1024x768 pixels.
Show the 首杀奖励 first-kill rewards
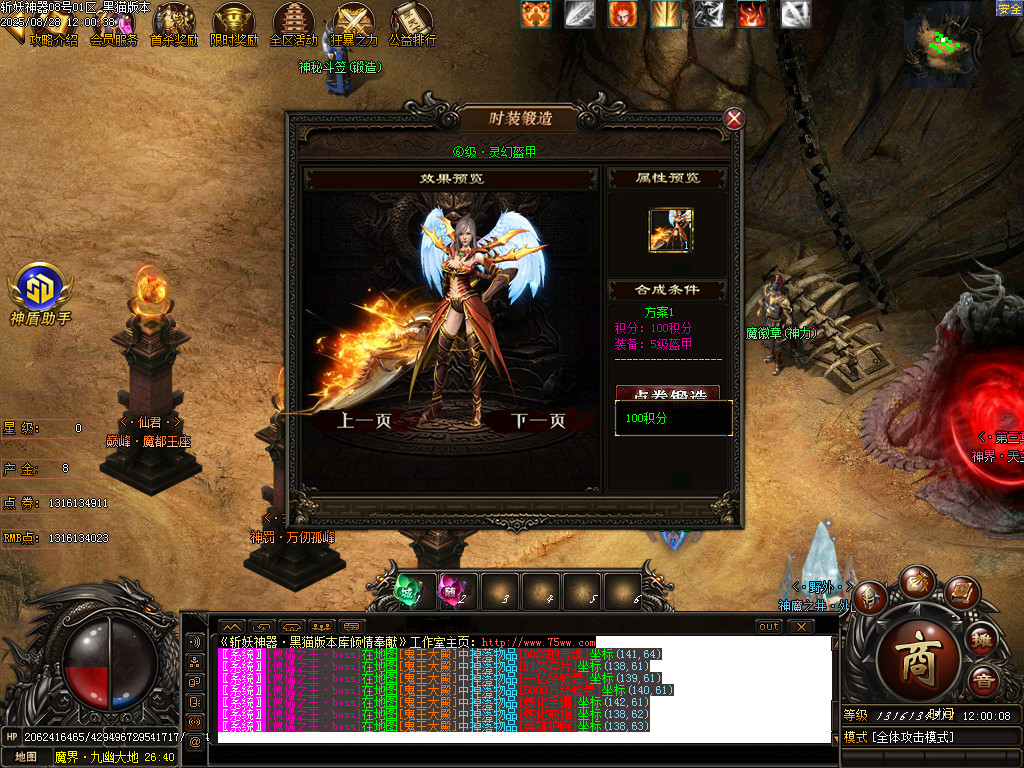point(174,24)
